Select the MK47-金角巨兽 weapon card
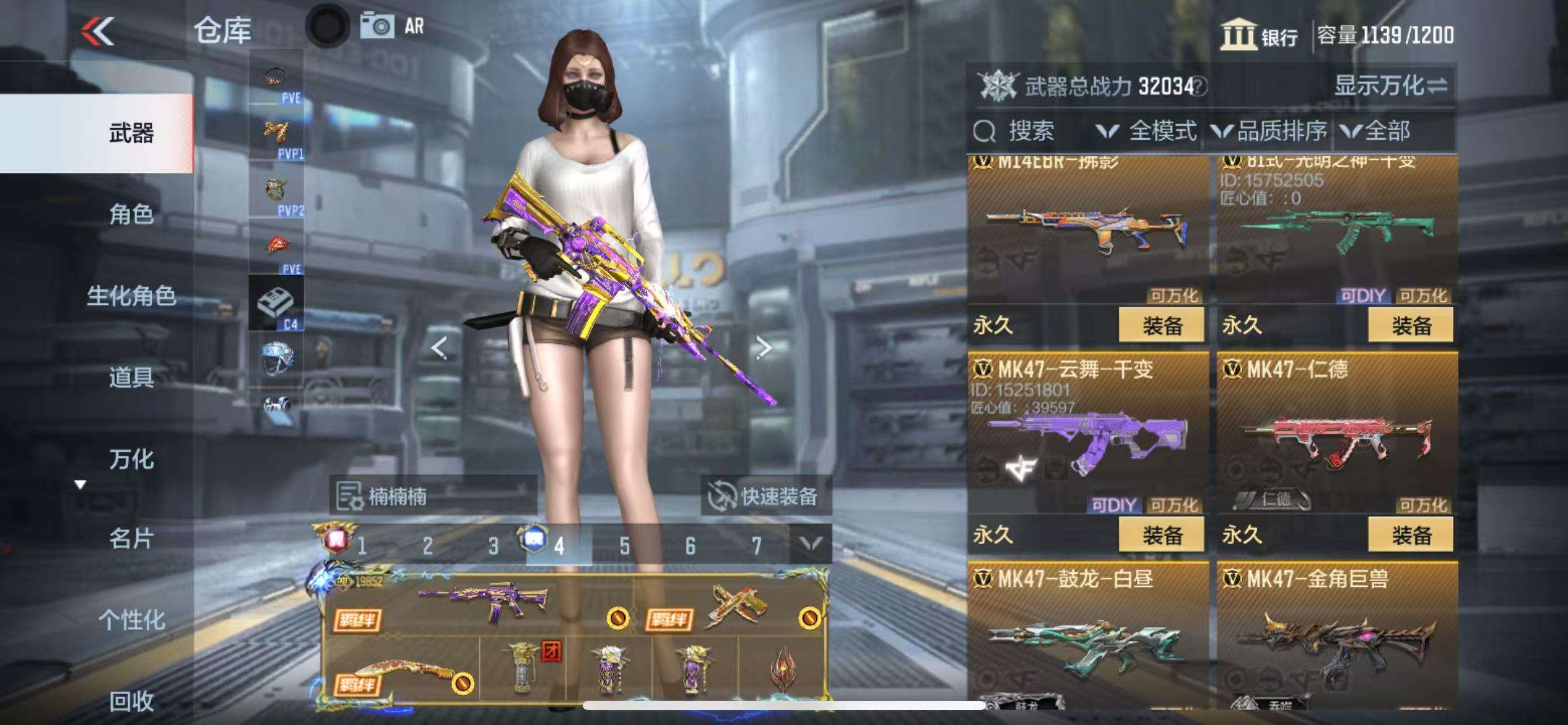The image size is (1568, 725). 1337,638
